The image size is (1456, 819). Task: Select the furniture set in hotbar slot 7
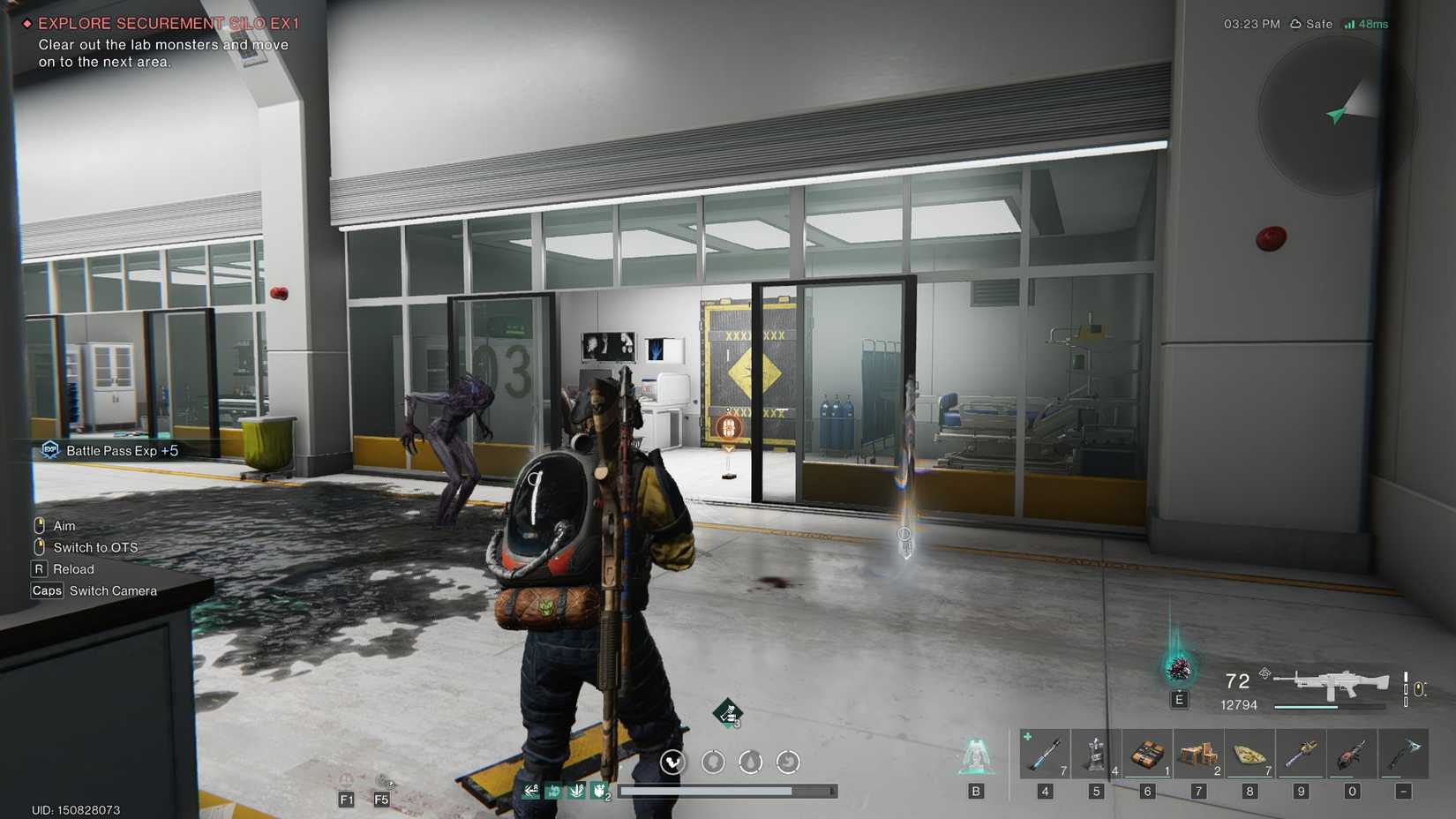click(x=1198, y=755)
